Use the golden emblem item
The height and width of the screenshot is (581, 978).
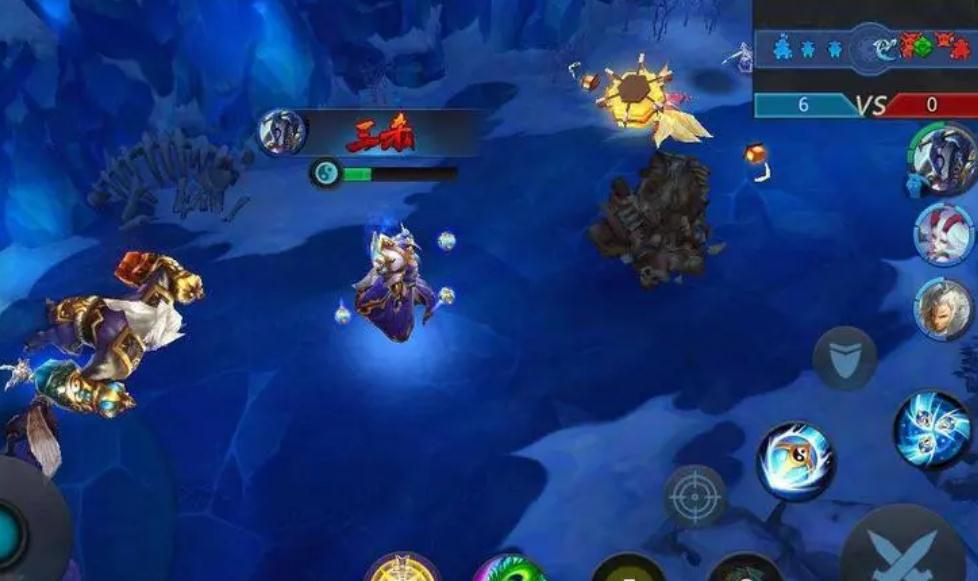(x=402, y=570)
